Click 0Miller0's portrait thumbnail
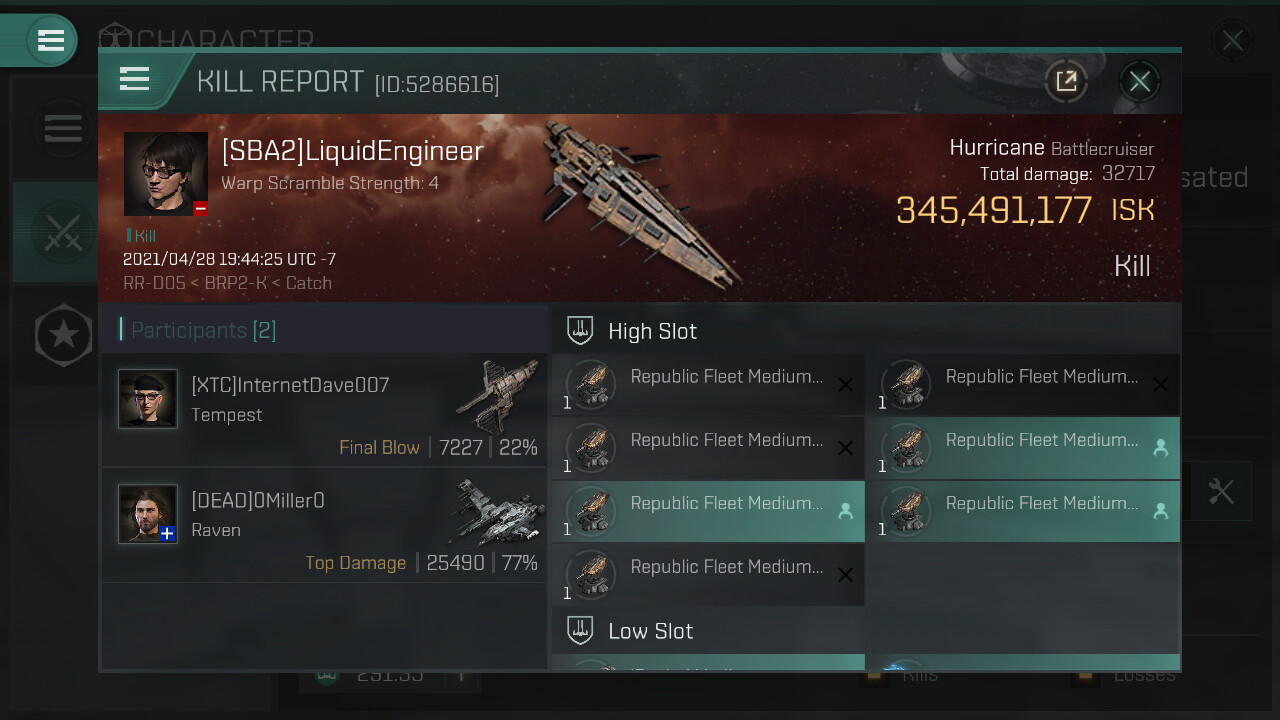Viewport: 1280px width, 720px height. [148, 514]
